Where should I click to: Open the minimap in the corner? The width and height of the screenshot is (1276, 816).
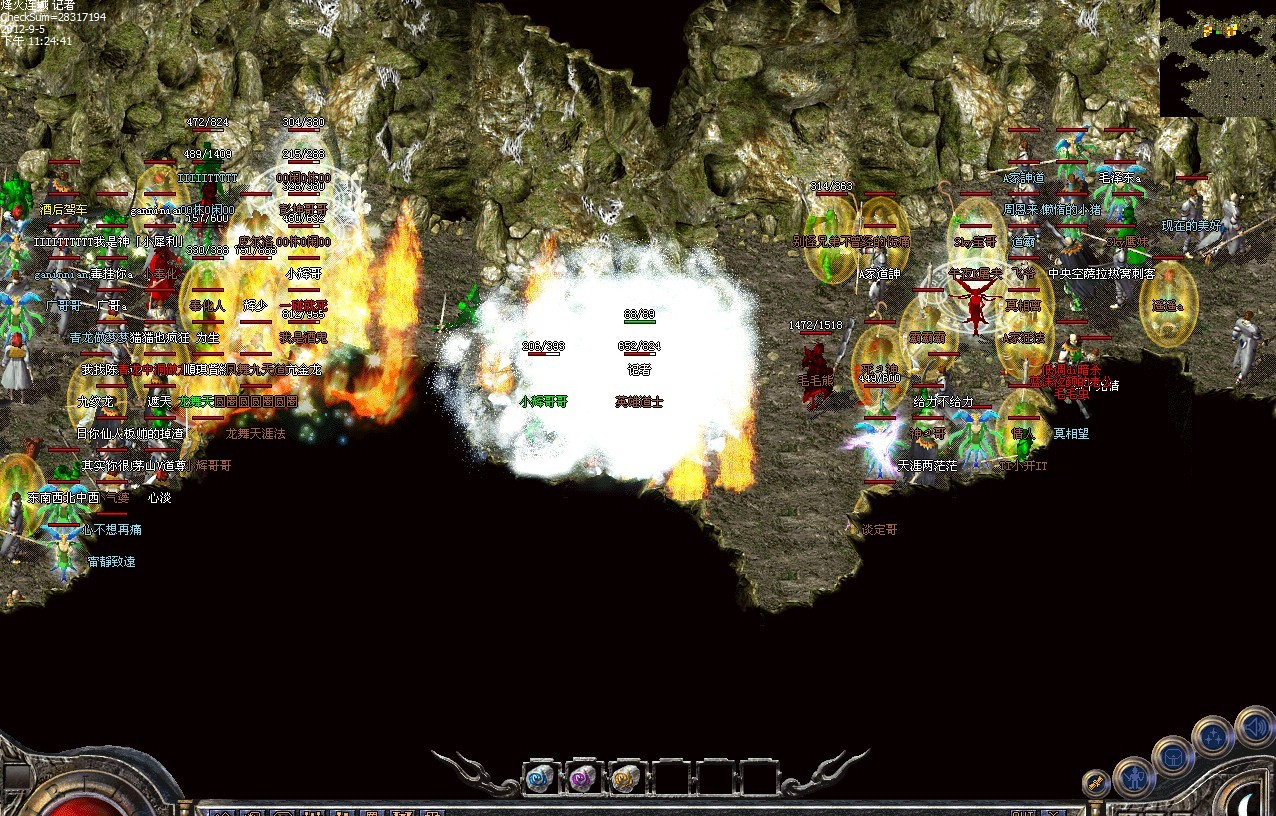tap(1217, 58)
